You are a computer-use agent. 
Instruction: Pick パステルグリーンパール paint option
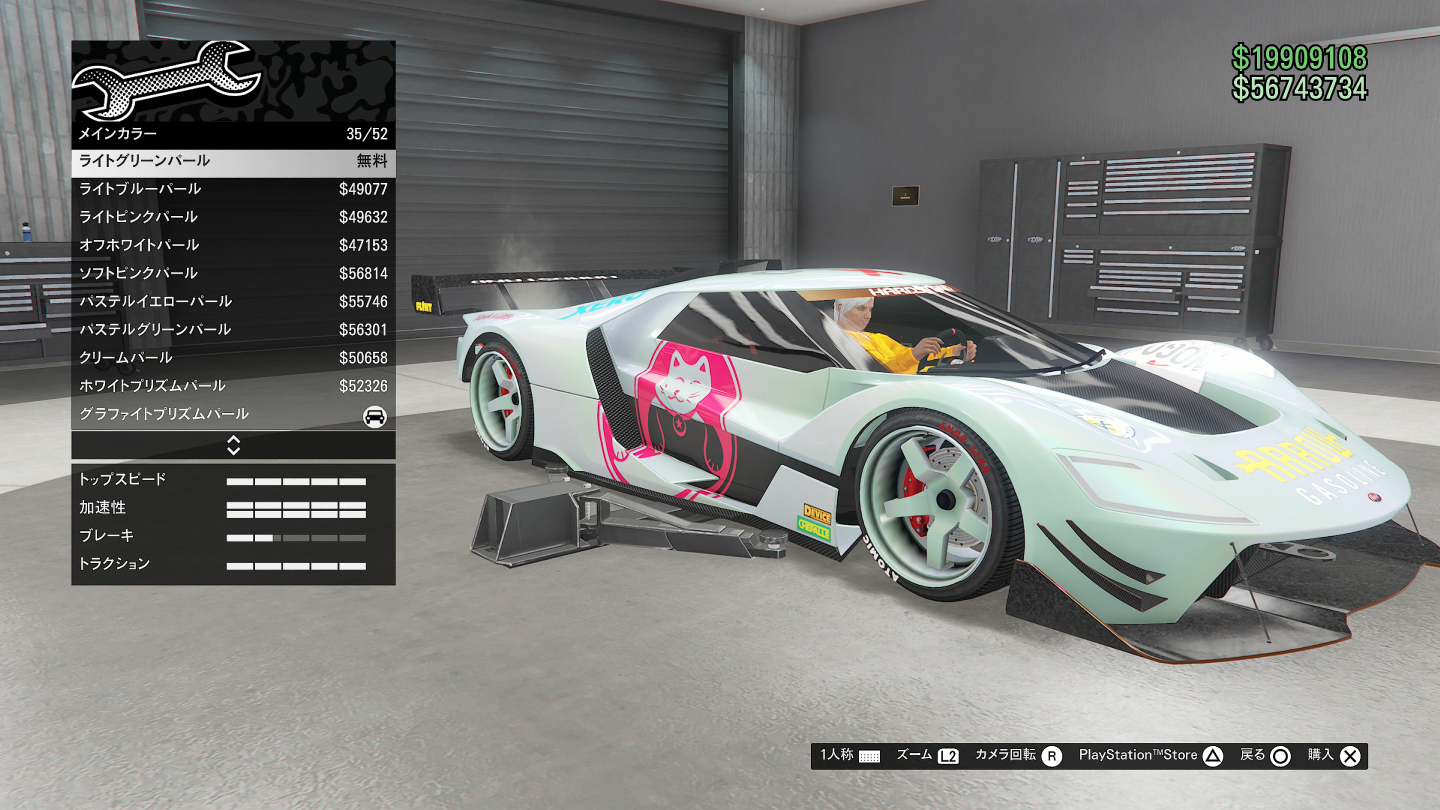tap(233, 329)
